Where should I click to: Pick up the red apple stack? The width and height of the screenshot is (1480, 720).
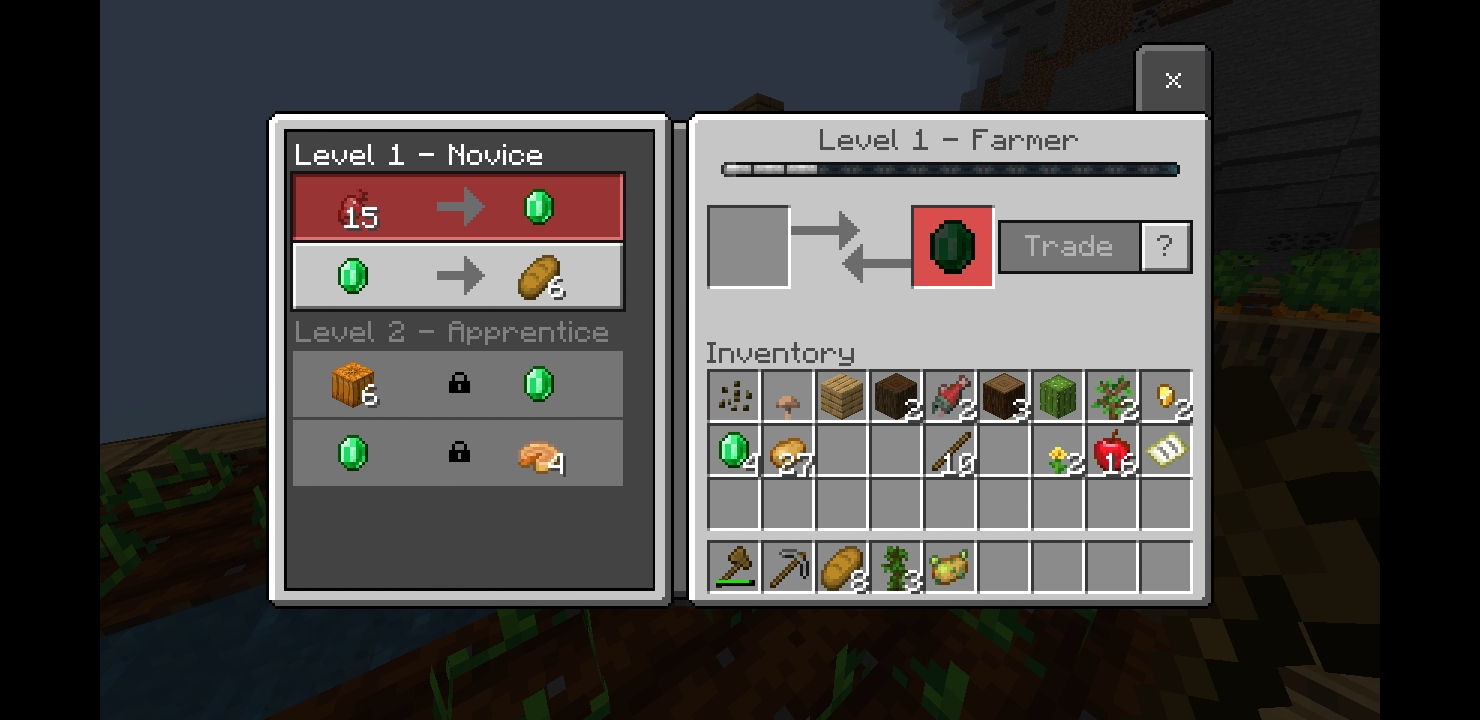[x=1112, y=450]
